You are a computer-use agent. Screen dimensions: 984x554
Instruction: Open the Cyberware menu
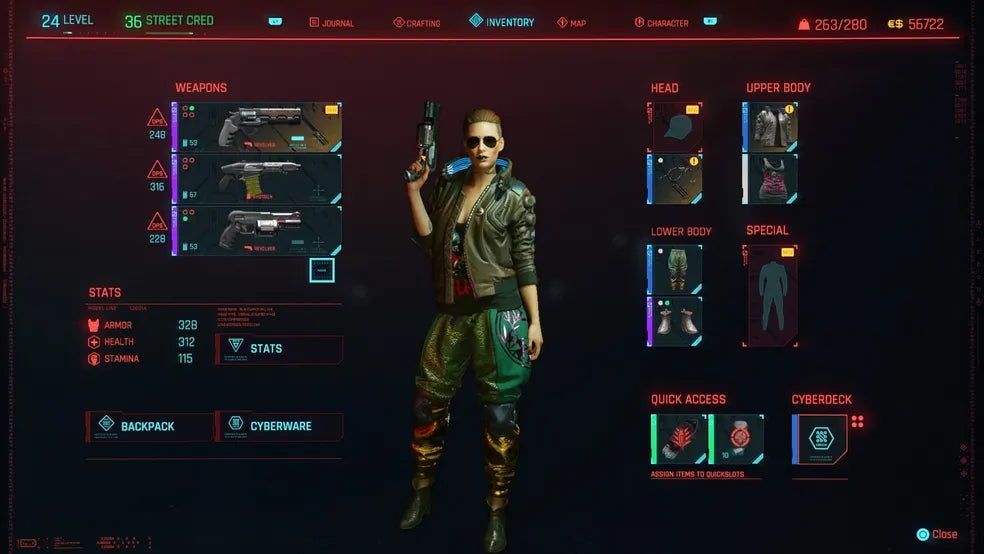click(279, 427)
